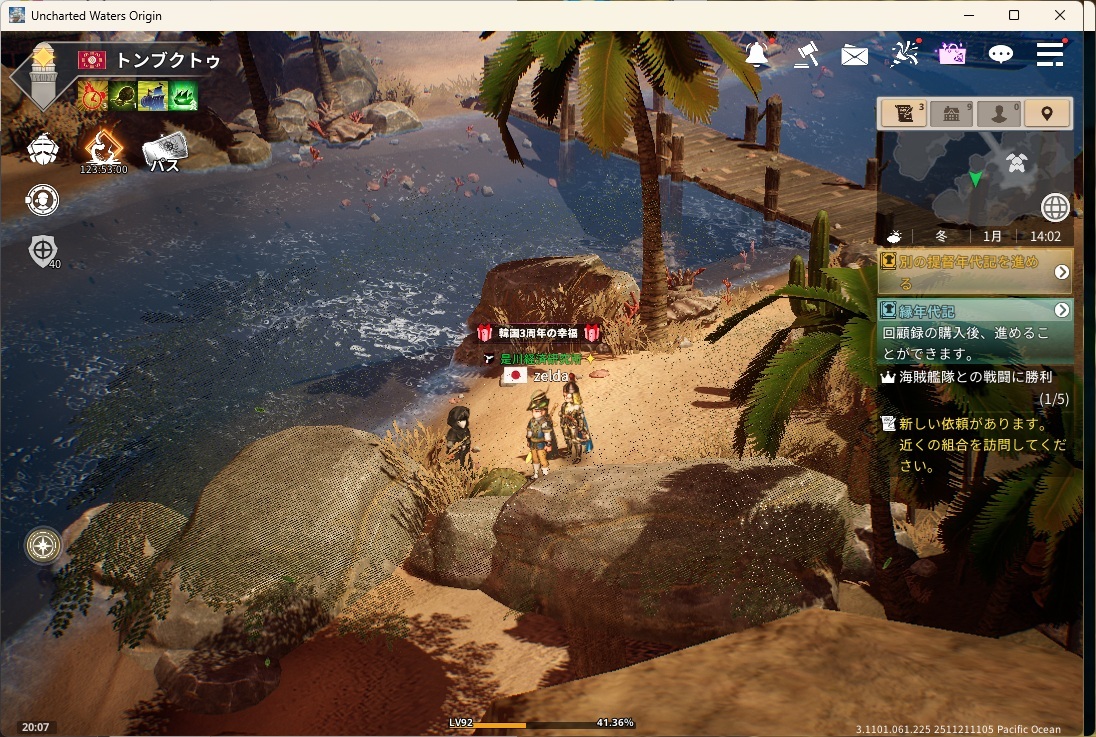Select the location pin tab
Viewport: 1096px width, 737px height.
tap(1047, 114)
